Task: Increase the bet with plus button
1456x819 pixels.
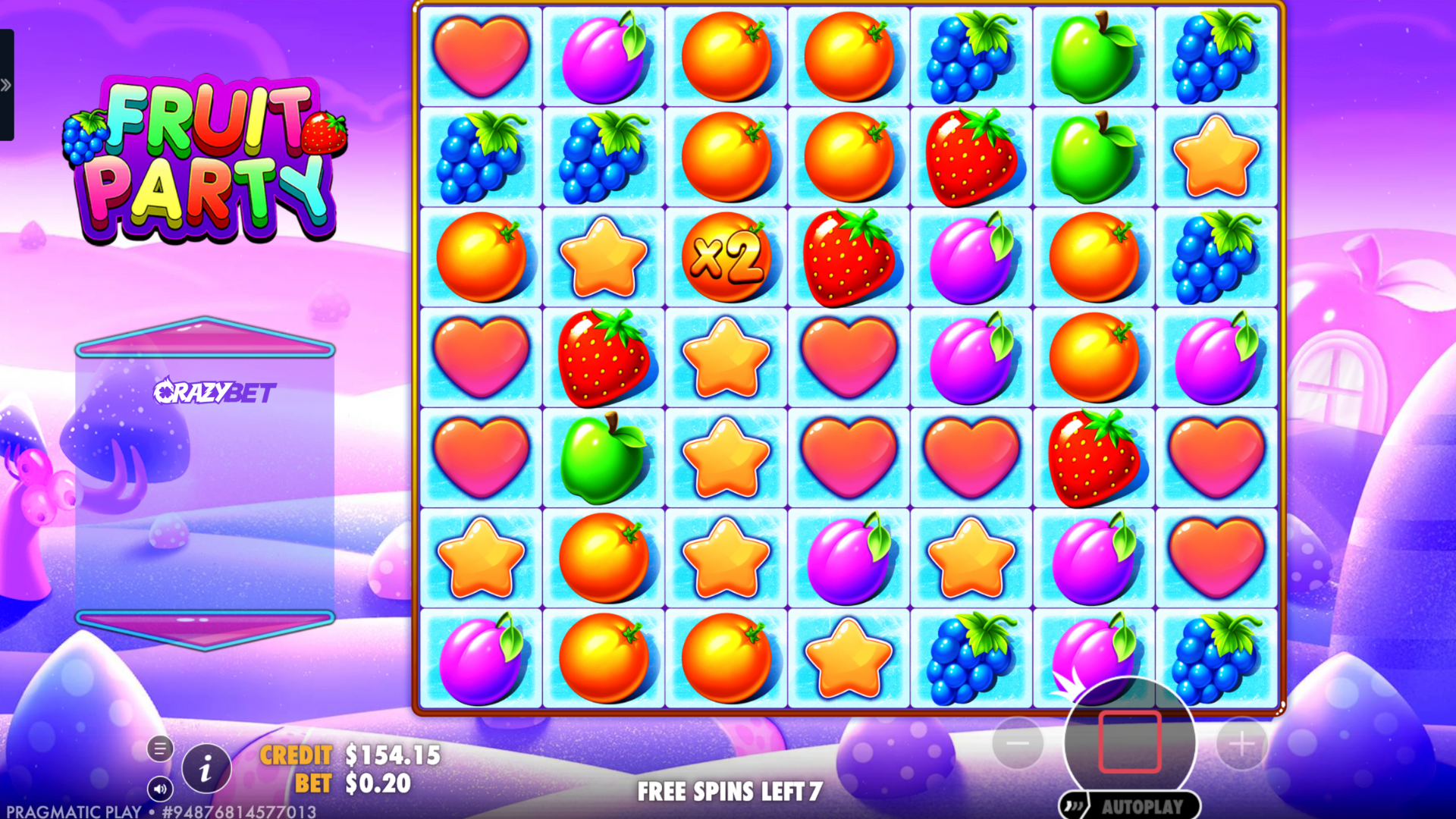Action: tap(1241, 743)
